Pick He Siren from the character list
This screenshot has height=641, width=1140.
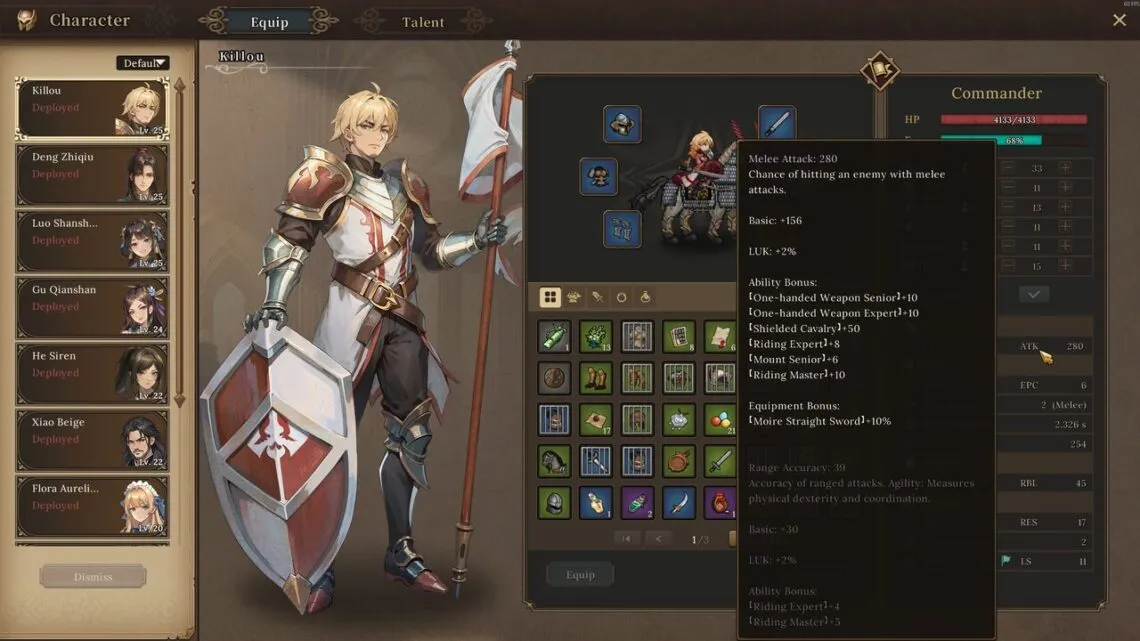pos(92,373)
